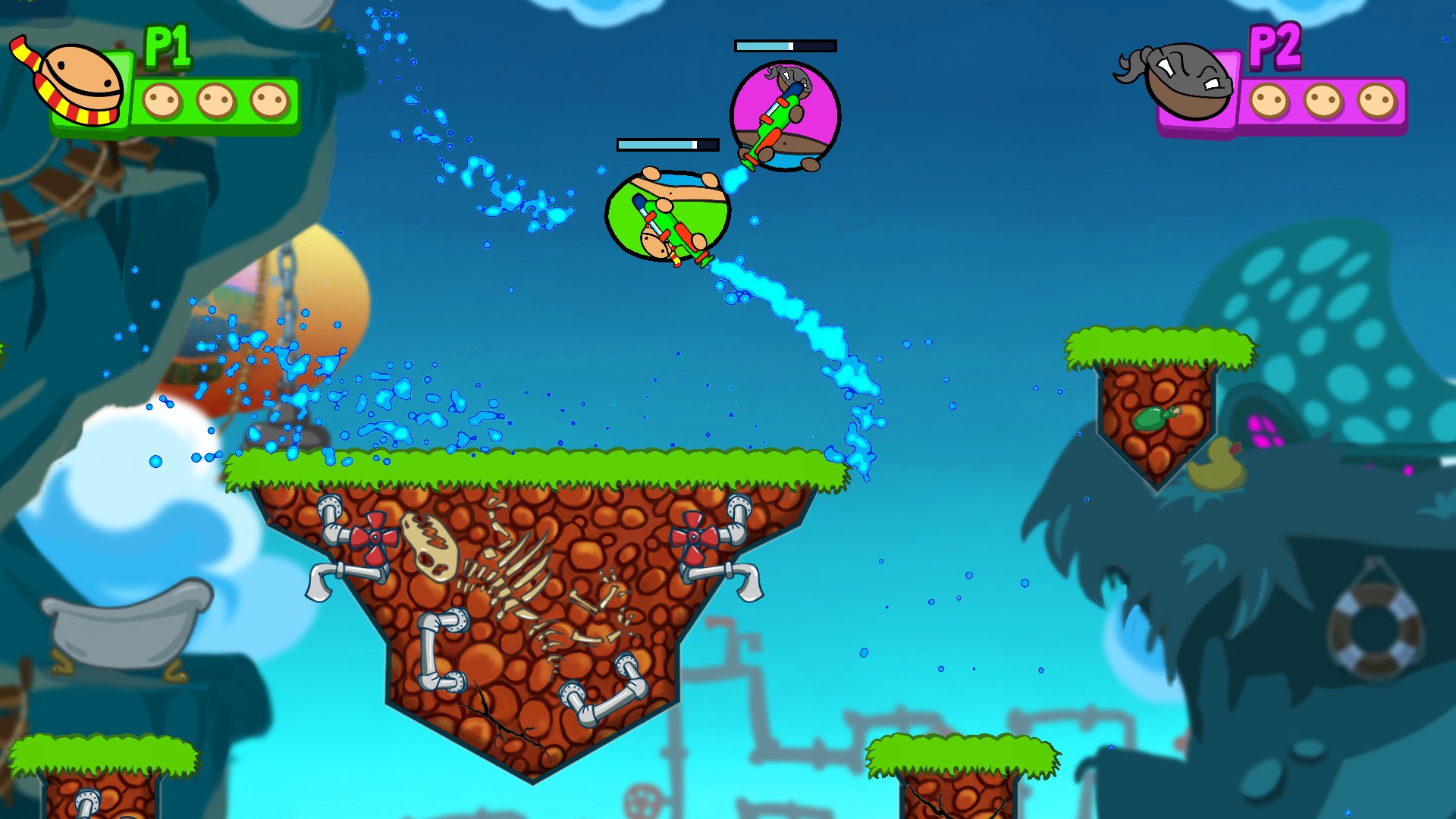Select the P2 grey ninja character portrait

(x=1185, y=81)
